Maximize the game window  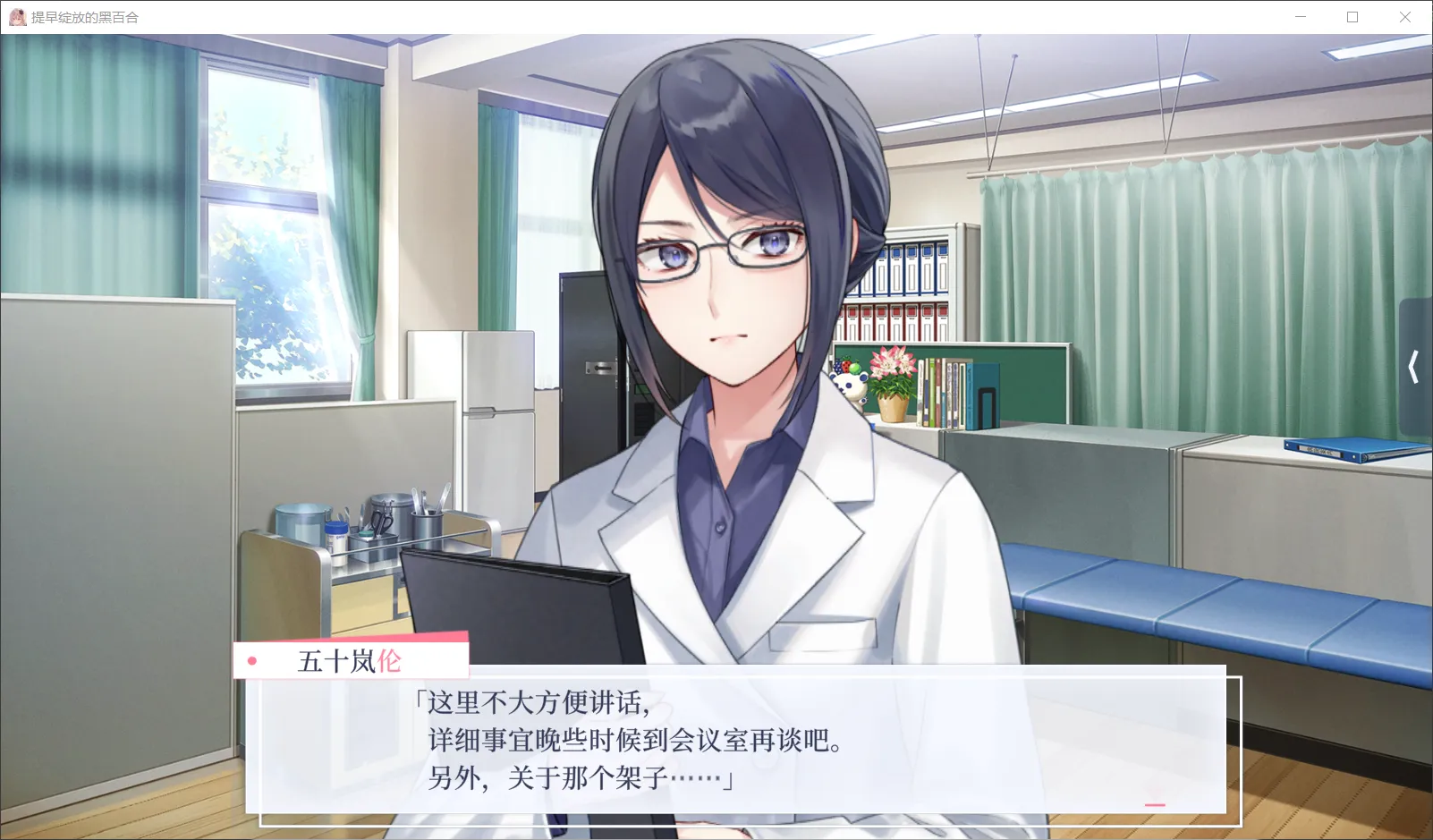pyautogui.click(x=1352, y=16)
